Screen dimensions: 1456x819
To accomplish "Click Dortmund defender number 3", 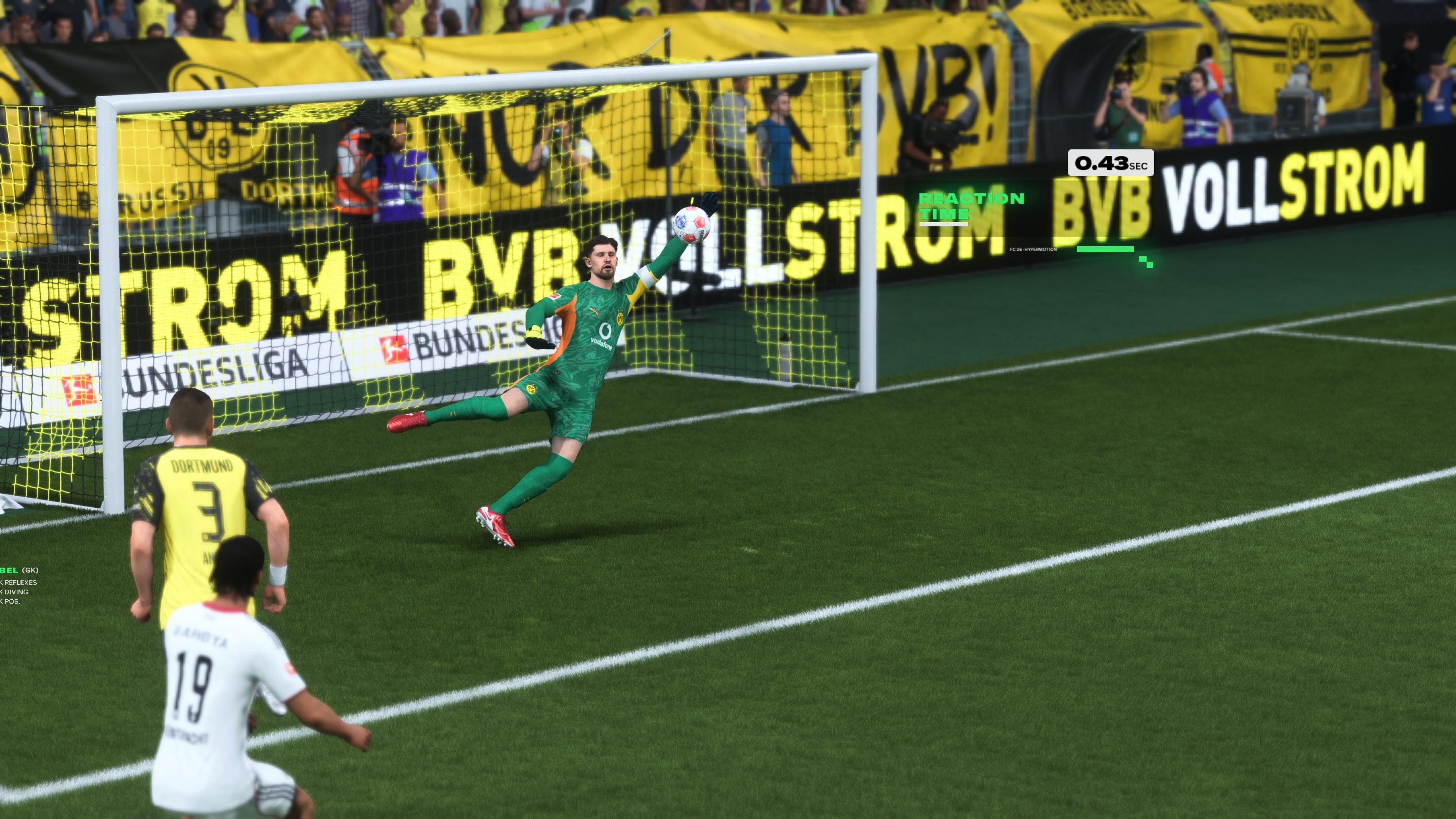I will pyautogui.click(x=204, y=497).
